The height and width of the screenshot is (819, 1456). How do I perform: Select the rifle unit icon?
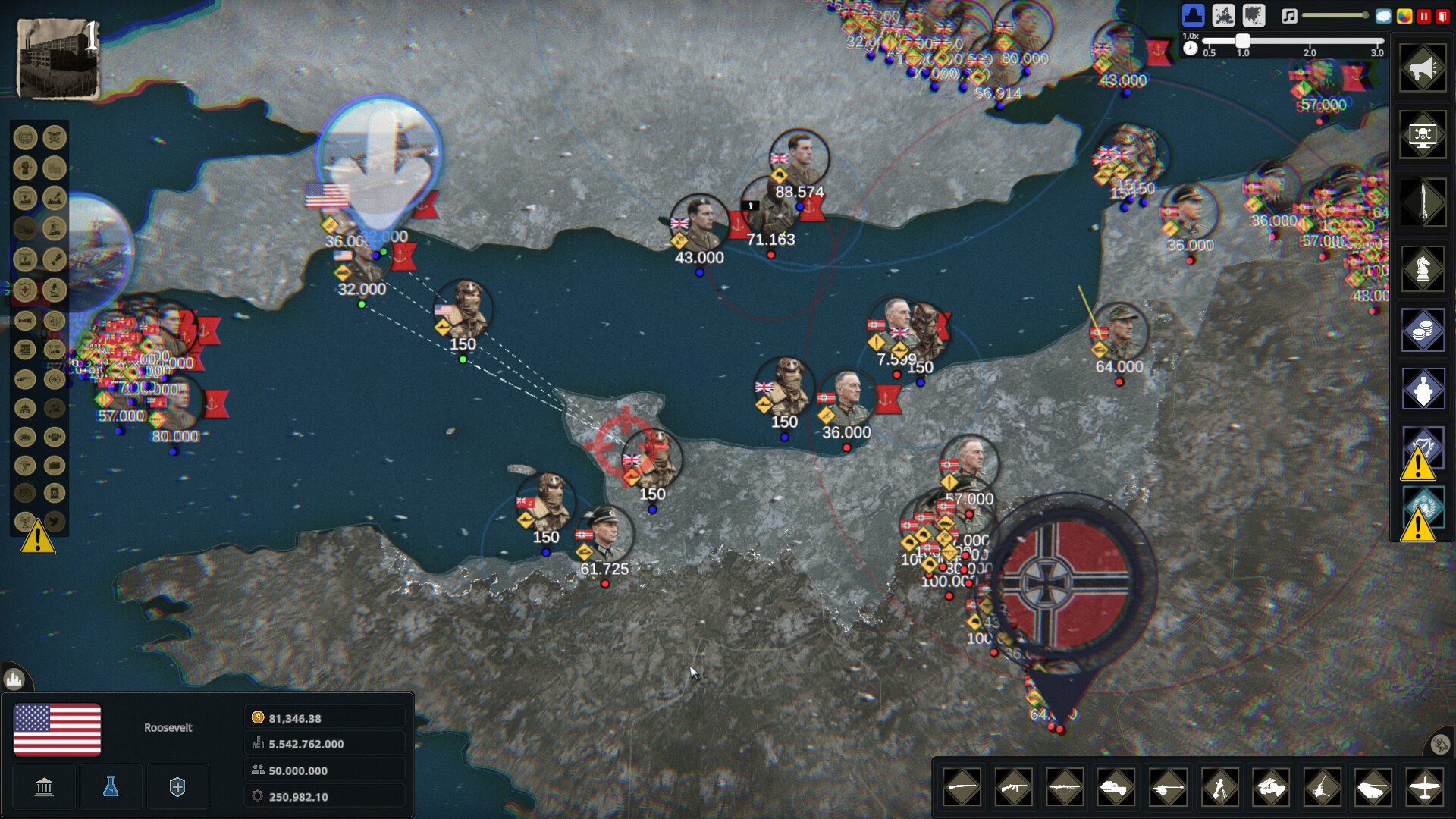962,788
